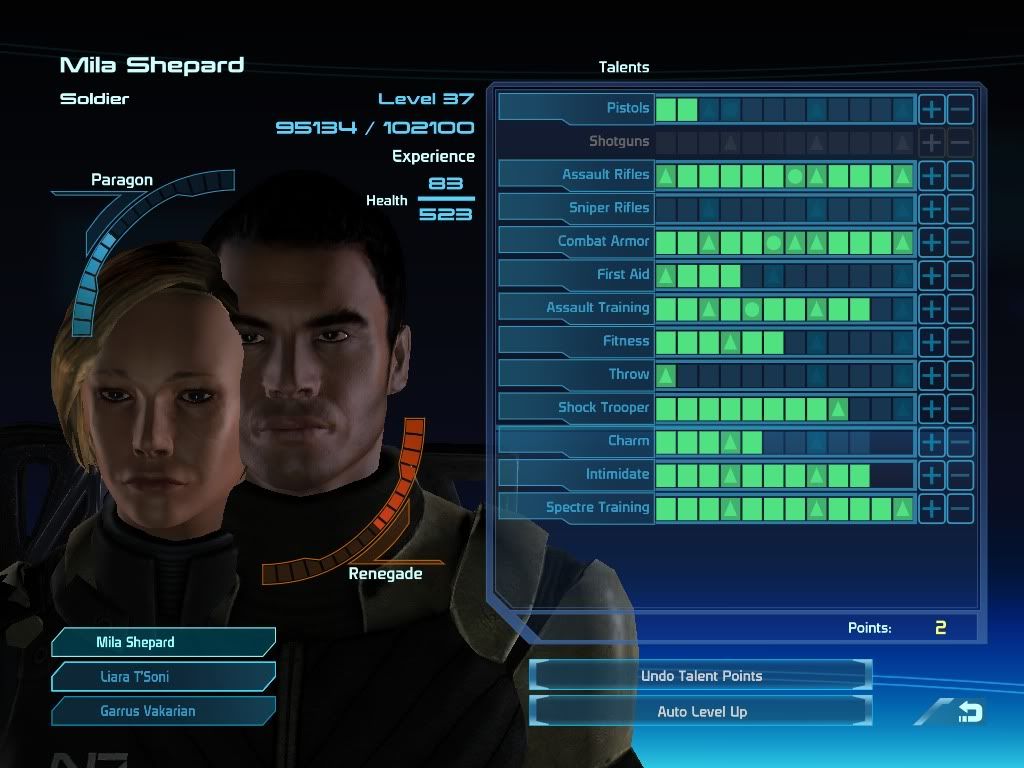Add a point to Pistols

pyautogui.click(x=931, y=108)
